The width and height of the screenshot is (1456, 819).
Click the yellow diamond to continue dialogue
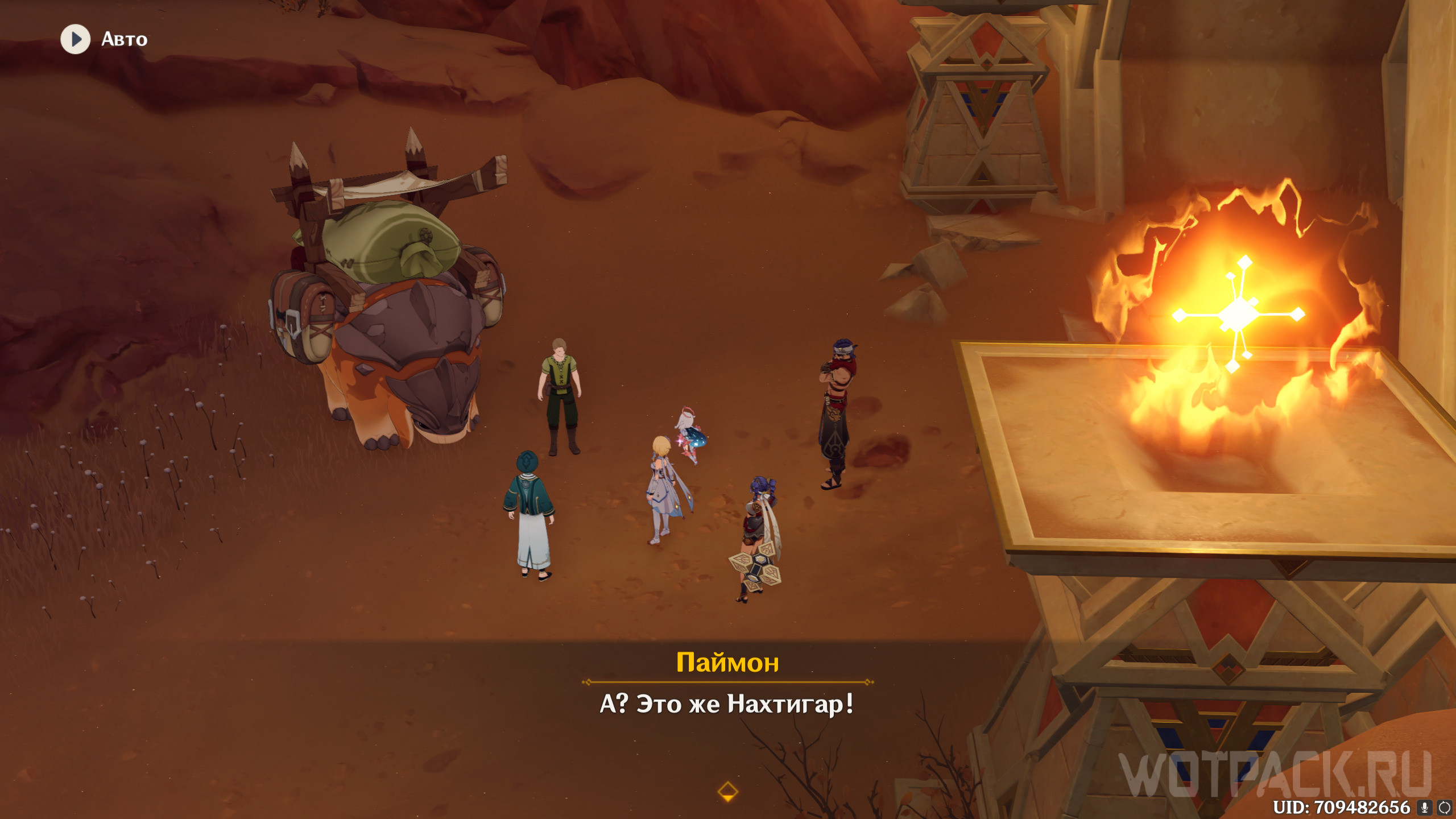pyautogui.click(x=727, y=791)
